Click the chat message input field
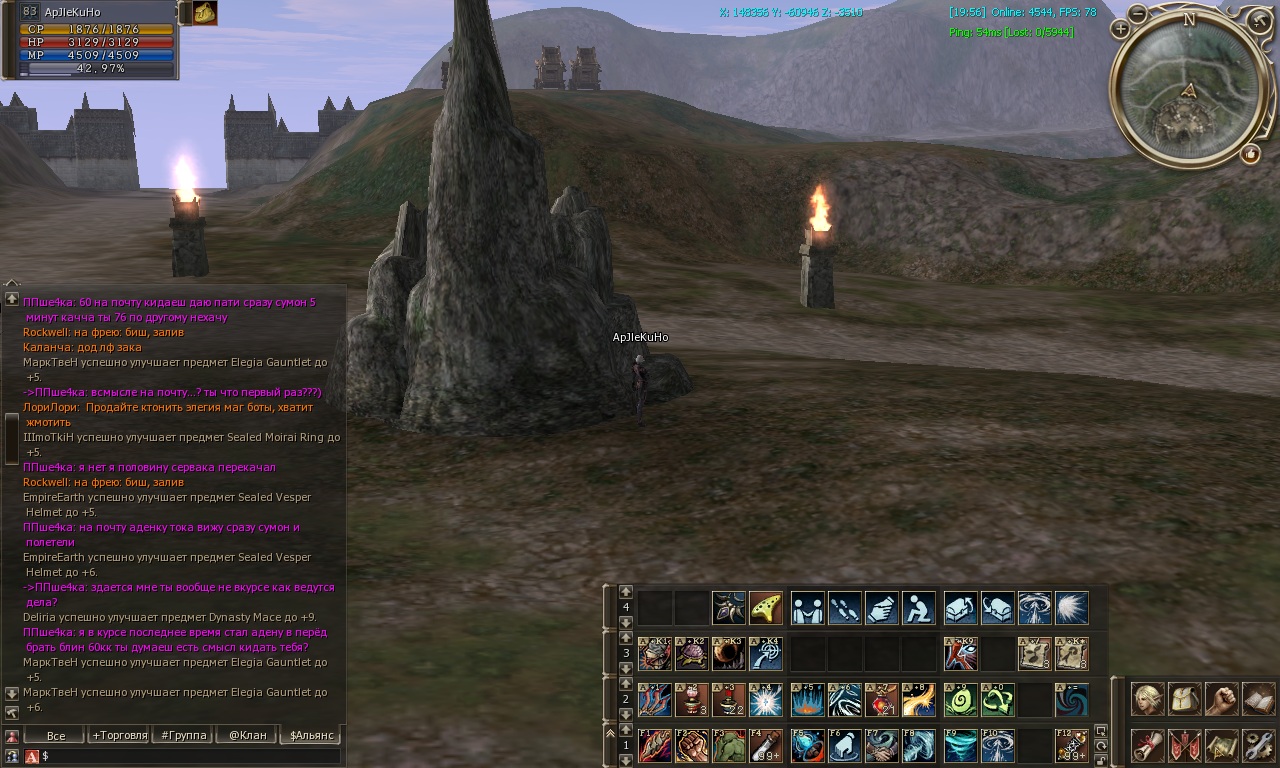This screenshot has height=768, width=1280. point(190,756)
